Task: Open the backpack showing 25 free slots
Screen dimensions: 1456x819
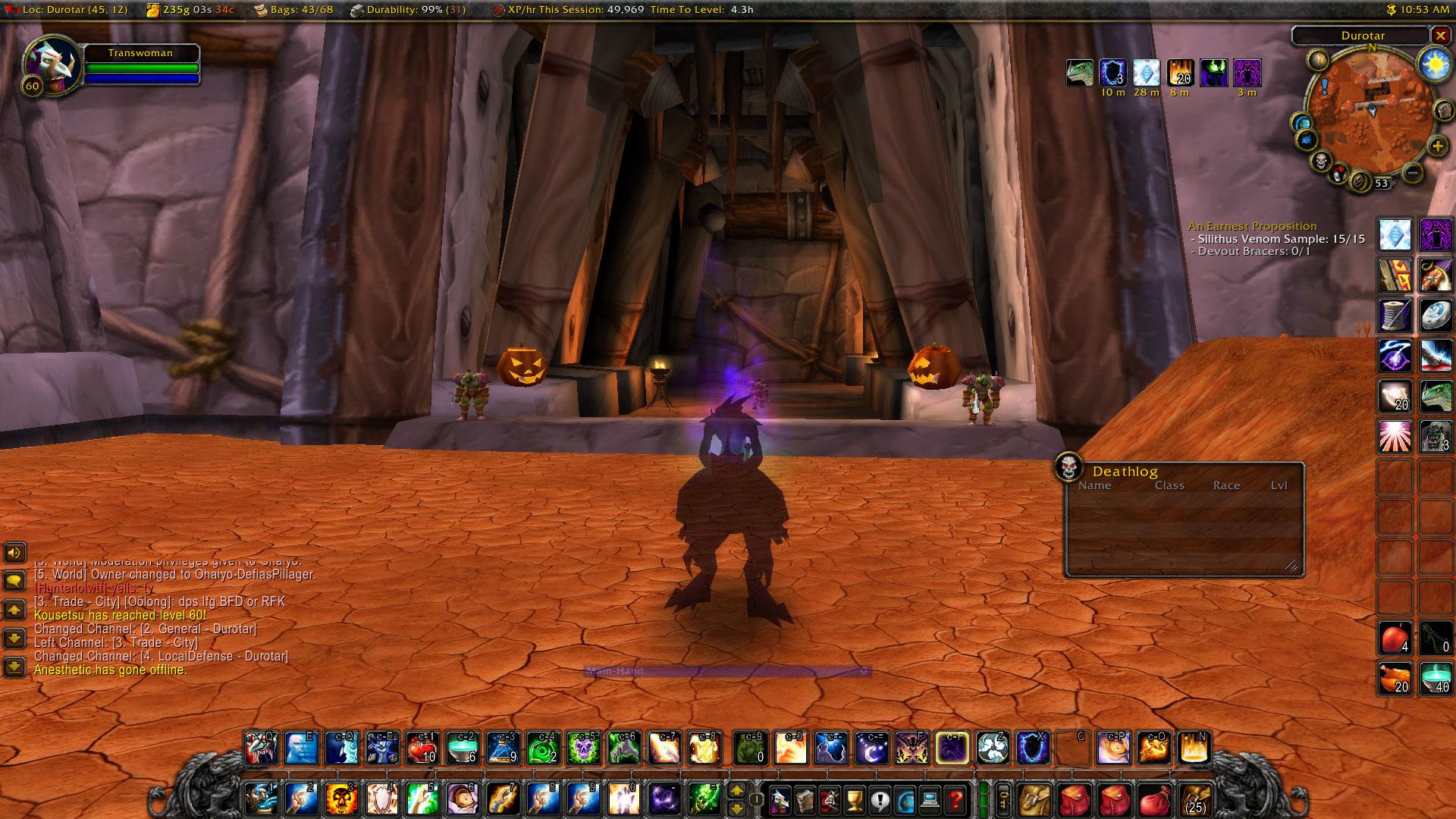Action: 1195,799
